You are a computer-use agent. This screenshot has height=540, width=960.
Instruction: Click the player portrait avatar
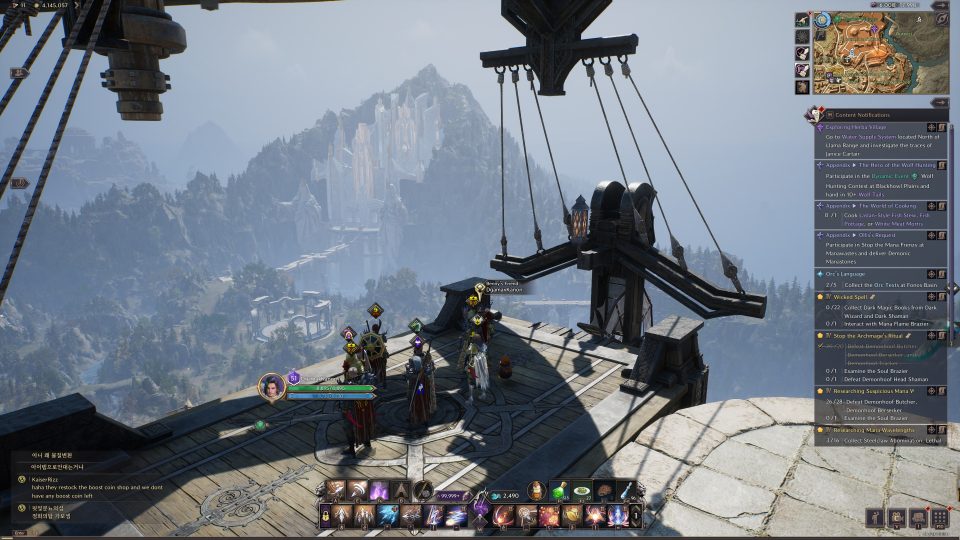click(x=271, y=386)
